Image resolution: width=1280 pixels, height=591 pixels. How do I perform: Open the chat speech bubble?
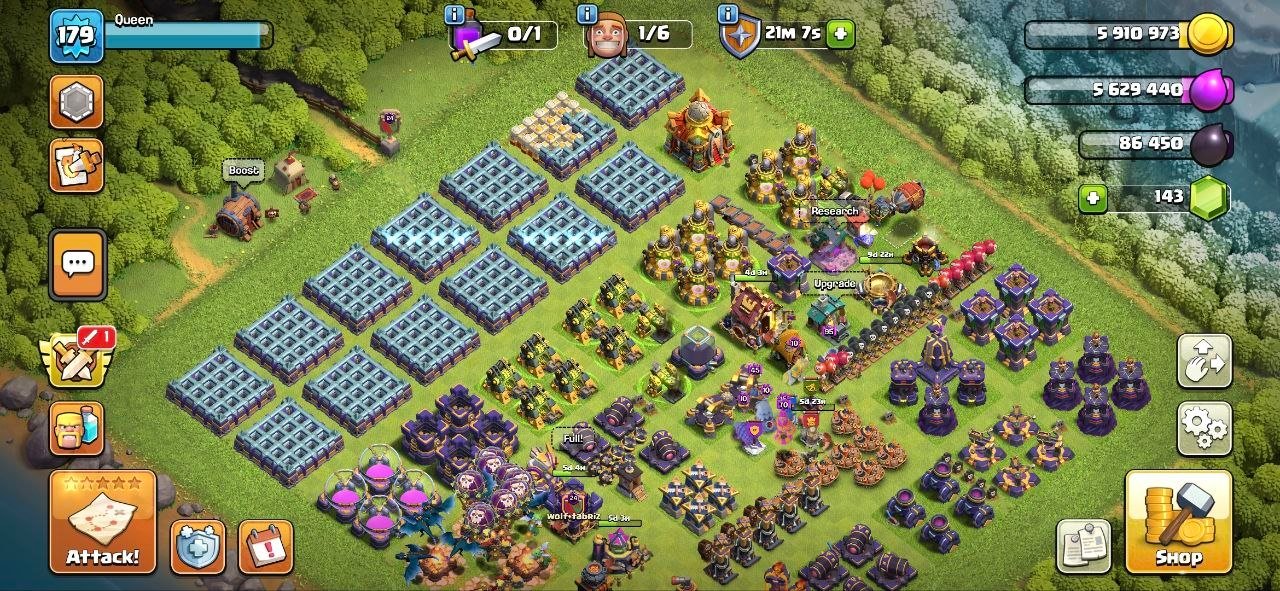pyautogui.click(x=77, y=264)
